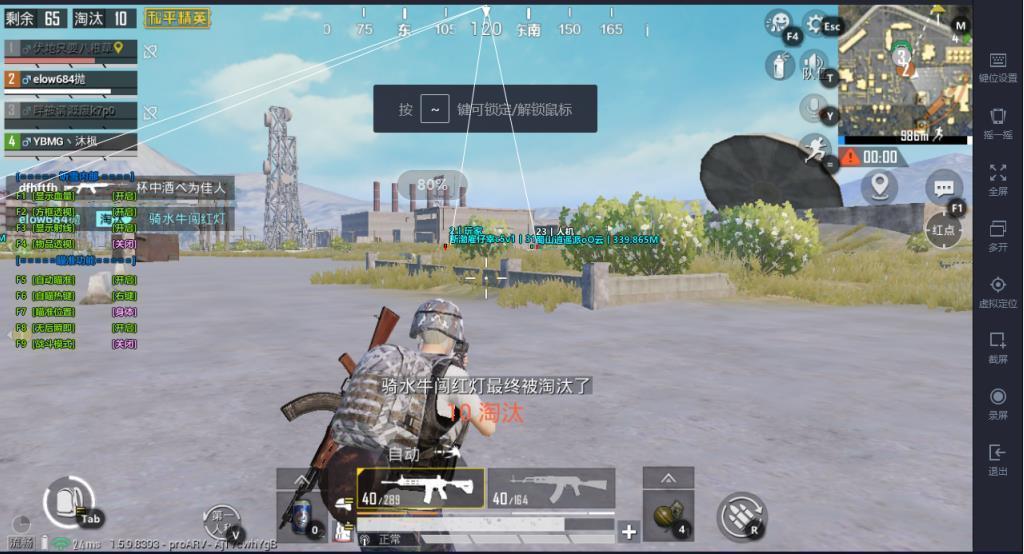Open the quick chat message bubble
This screenshot has width=1024, height=554.
pos(943,187)
